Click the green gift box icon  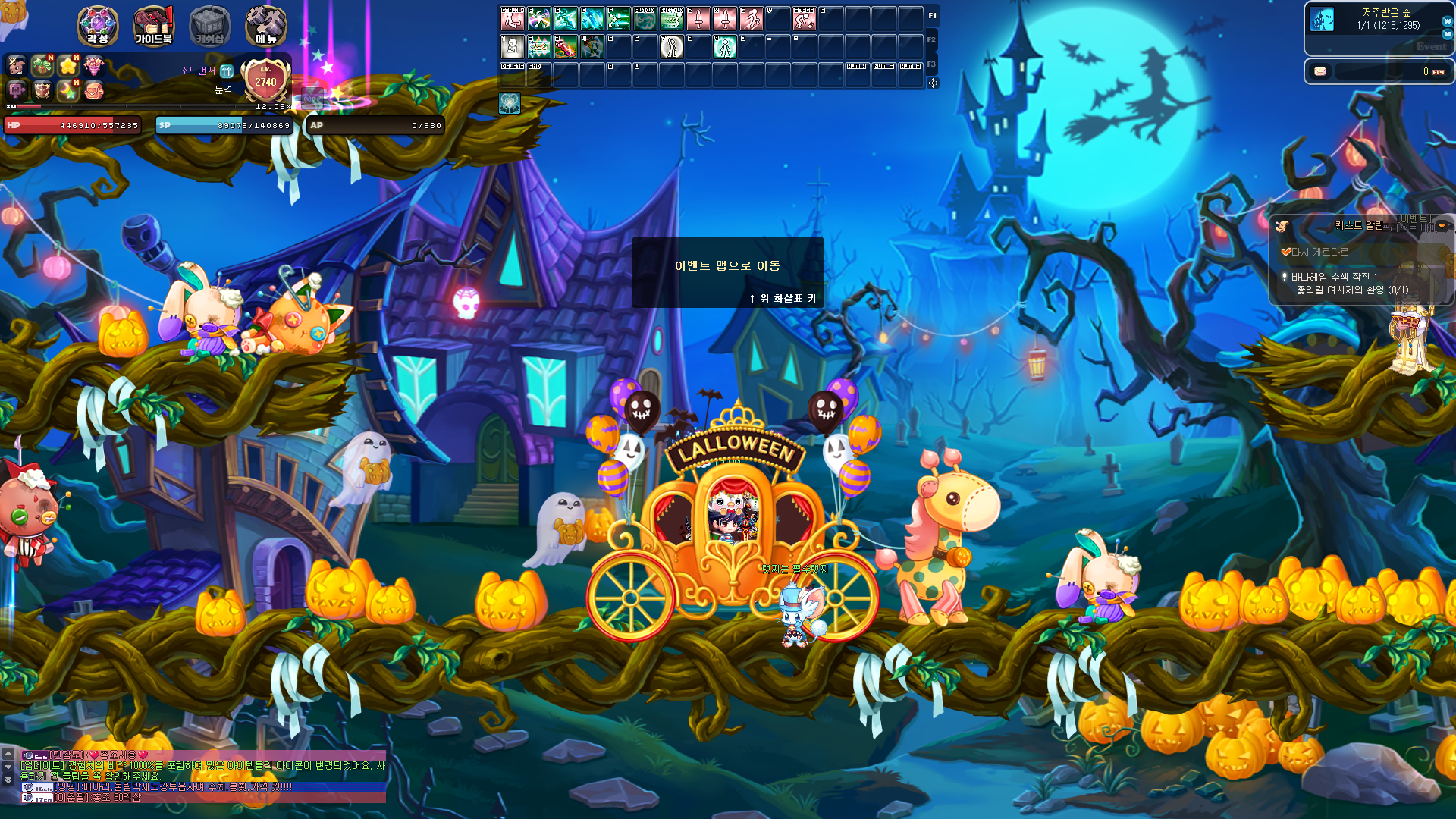pyautogui.click(x=42, y=66)
